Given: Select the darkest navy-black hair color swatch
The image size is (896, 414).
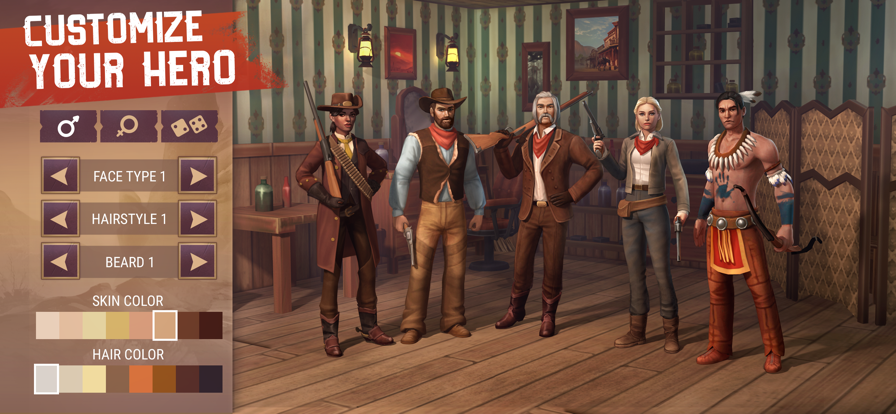Looking at the screenshot, I should (x=211, y=379).
